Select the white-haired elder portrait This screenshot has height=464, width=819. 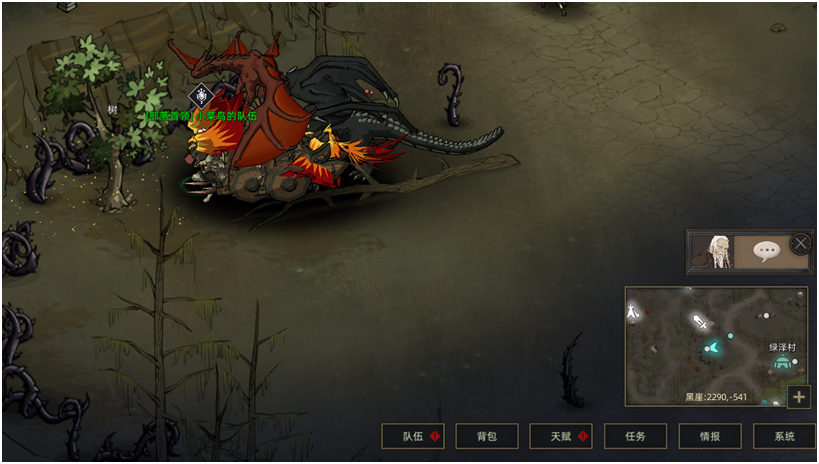(717, 252)
